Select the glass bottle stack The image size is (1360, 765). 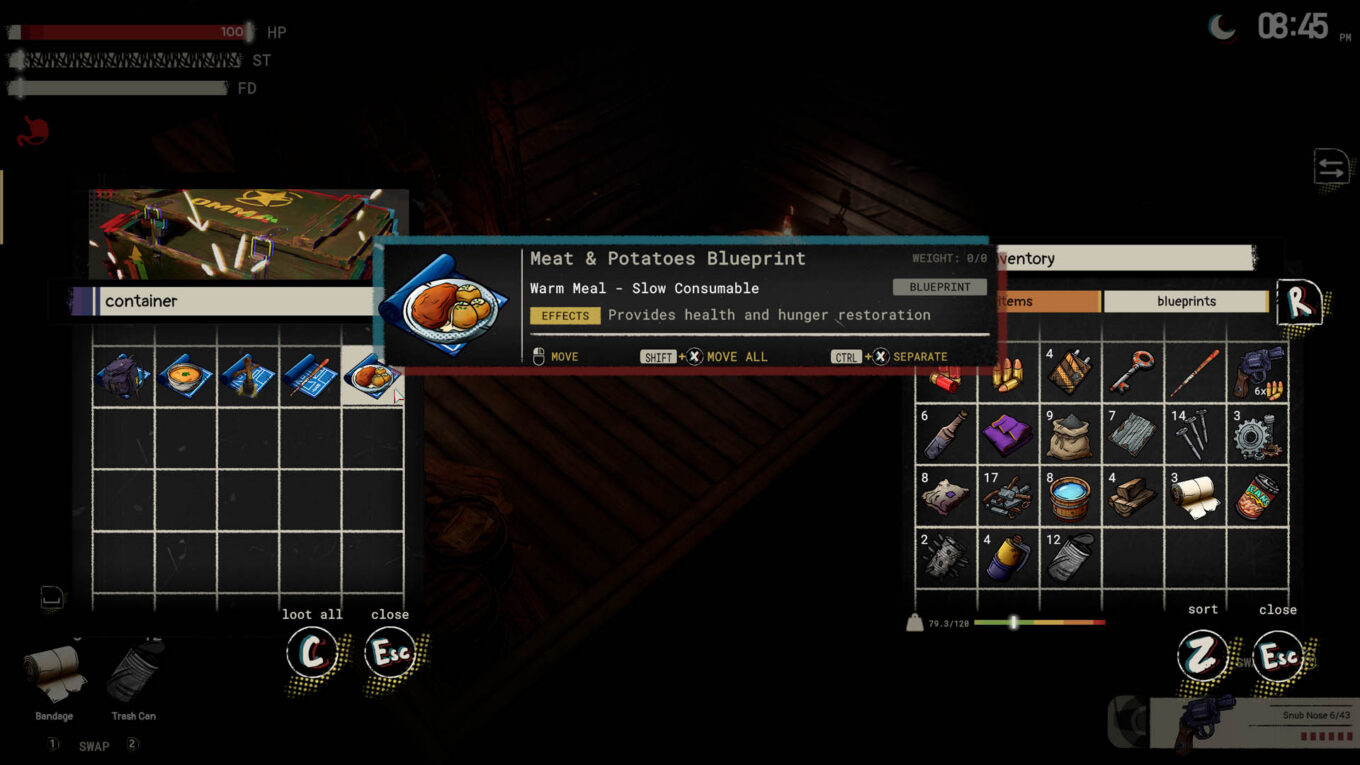click(945, 435)
